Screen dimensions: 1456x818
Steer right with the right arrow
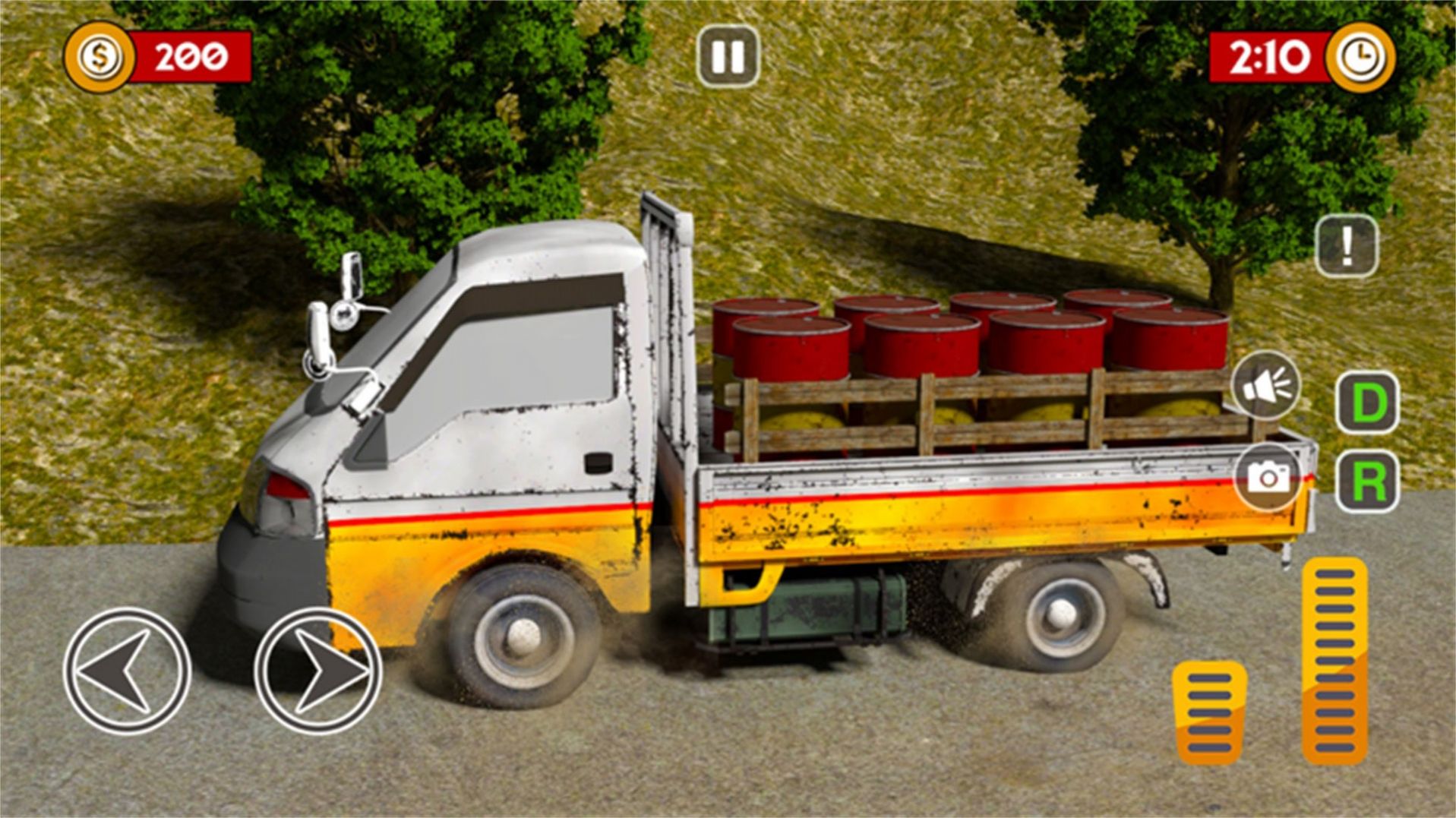tap(317, 670)
